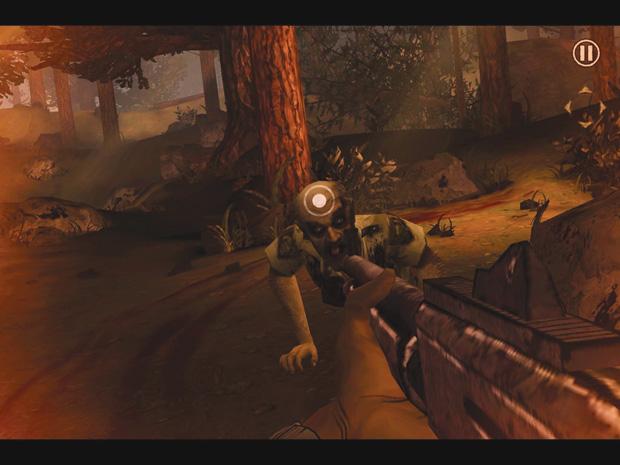Viewport: 620px width, 465px height.
Task: Tap the four-arrow directional indicator
Action: (x=585, y=105)
